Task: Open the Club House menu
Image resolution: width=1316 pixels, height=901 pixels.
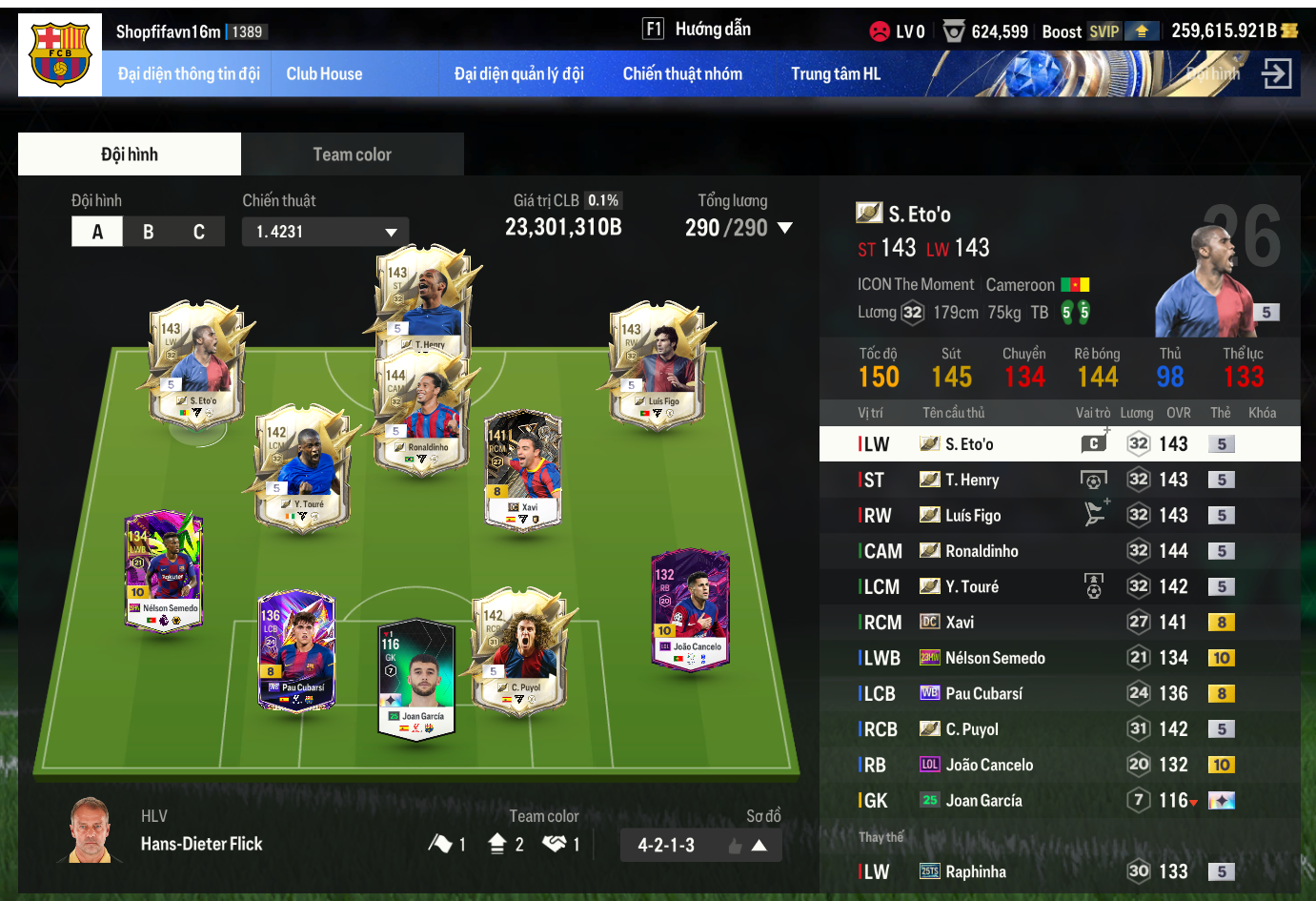Action: (x=324, y=74)
